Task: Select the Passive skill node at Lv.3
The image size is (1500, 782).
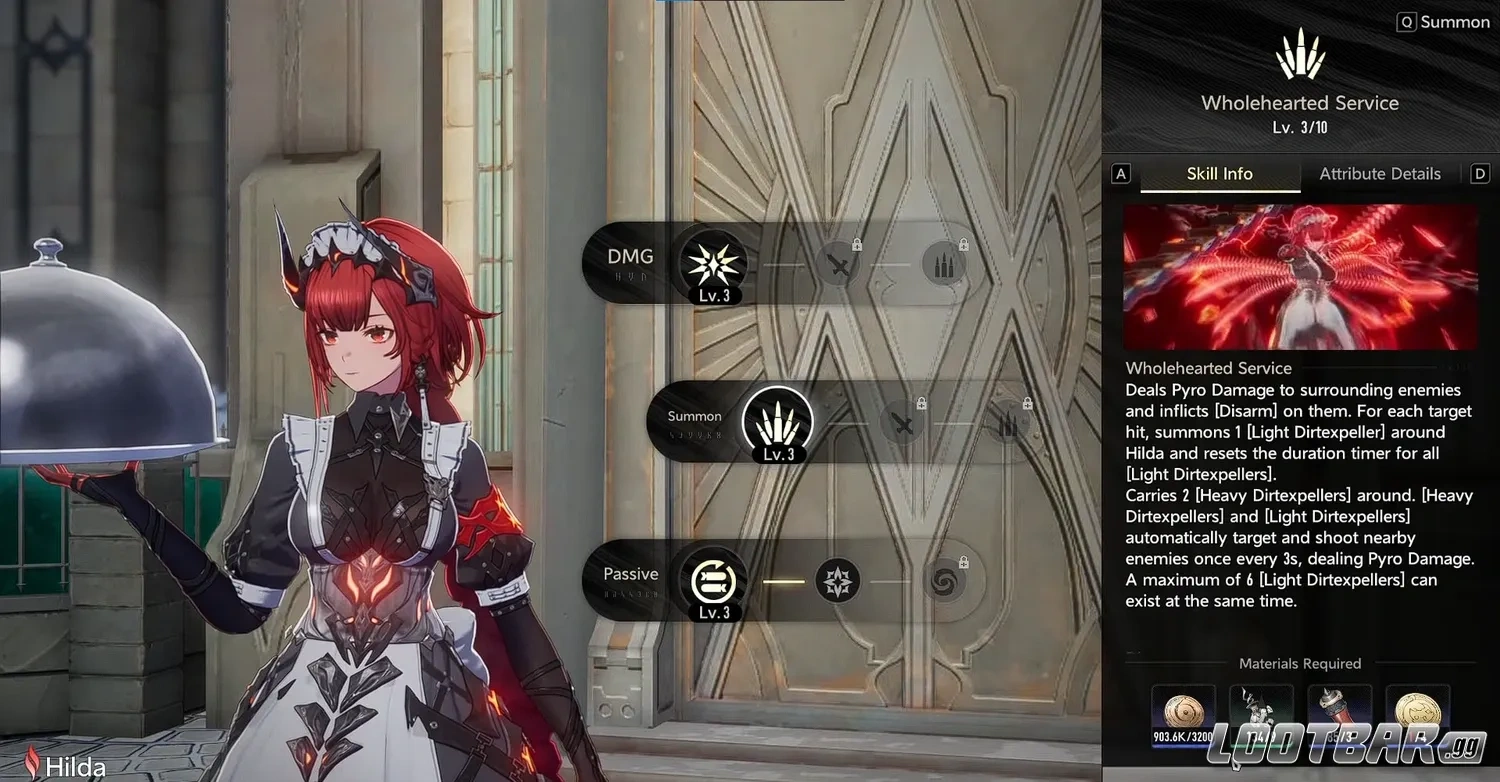Action: tap(712, 581)
